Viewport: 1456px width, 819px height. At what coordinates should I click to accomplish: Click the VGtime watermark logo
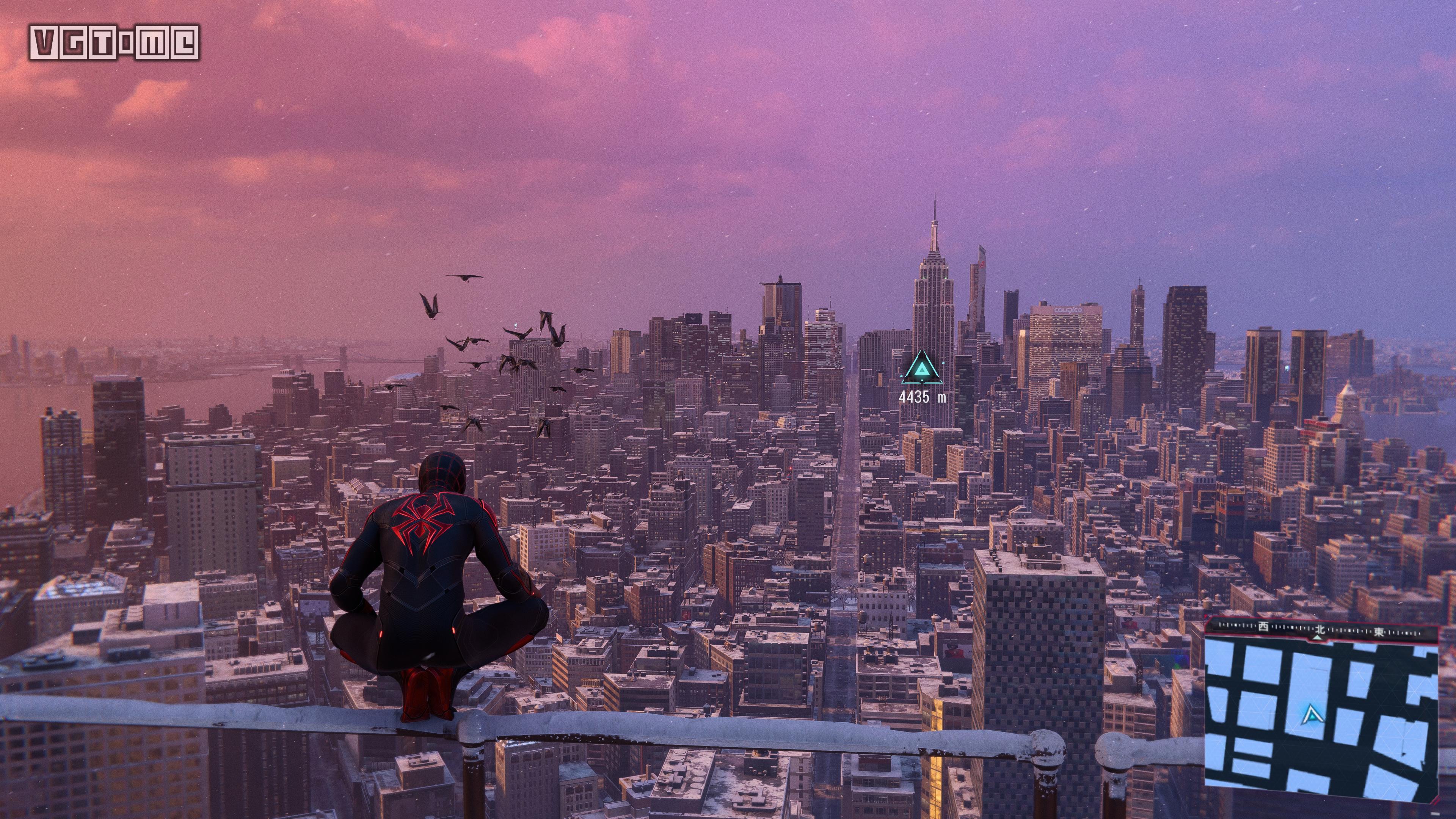114,42
